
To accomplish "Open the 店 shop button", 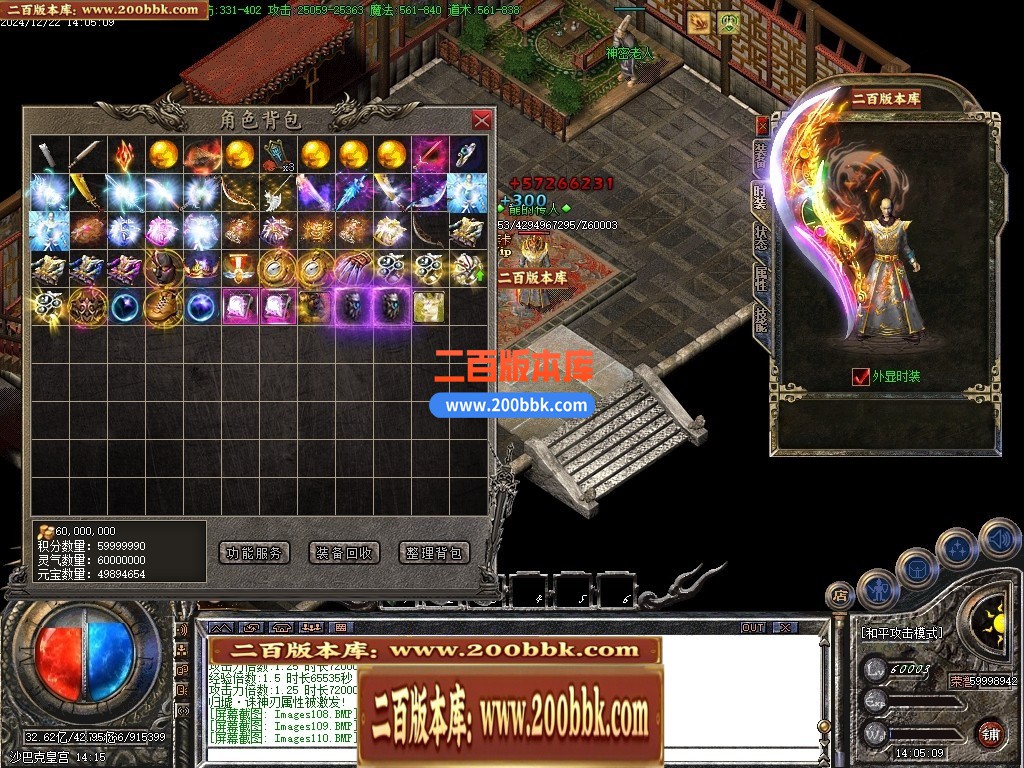I will pos(840,596).
